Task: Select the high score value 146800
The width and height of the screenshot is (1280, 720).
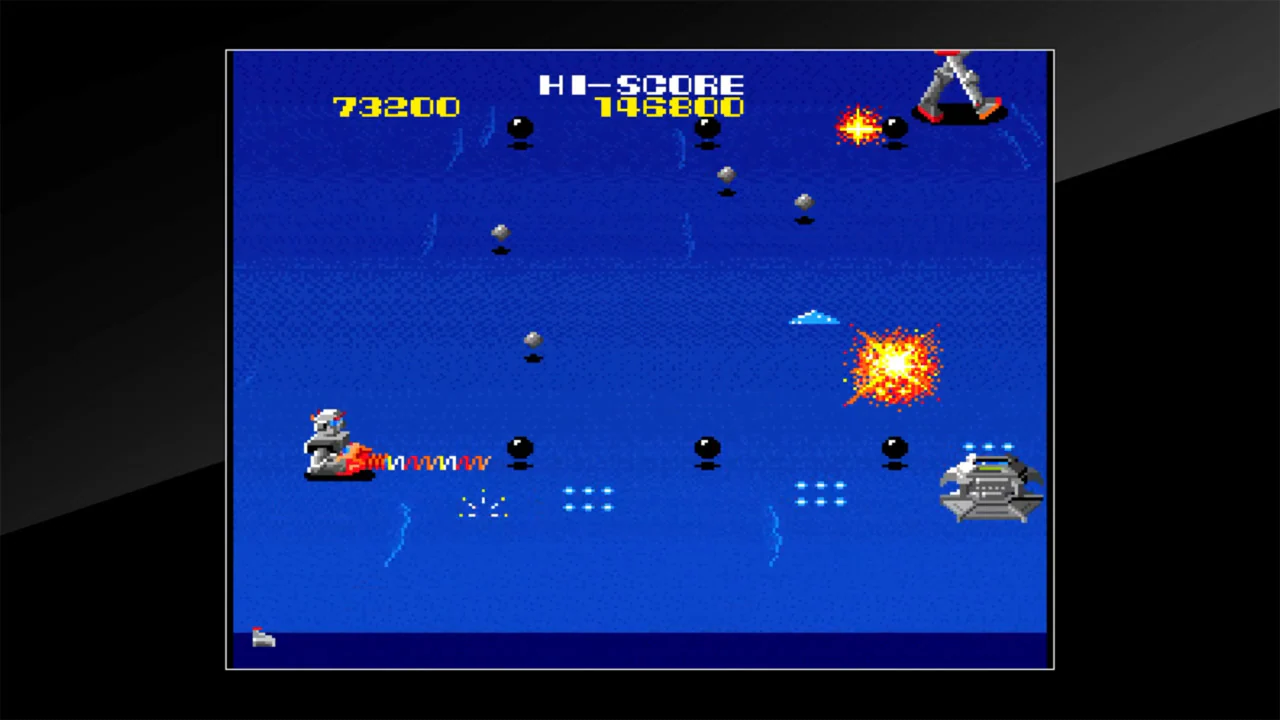Action: point(670,108)
